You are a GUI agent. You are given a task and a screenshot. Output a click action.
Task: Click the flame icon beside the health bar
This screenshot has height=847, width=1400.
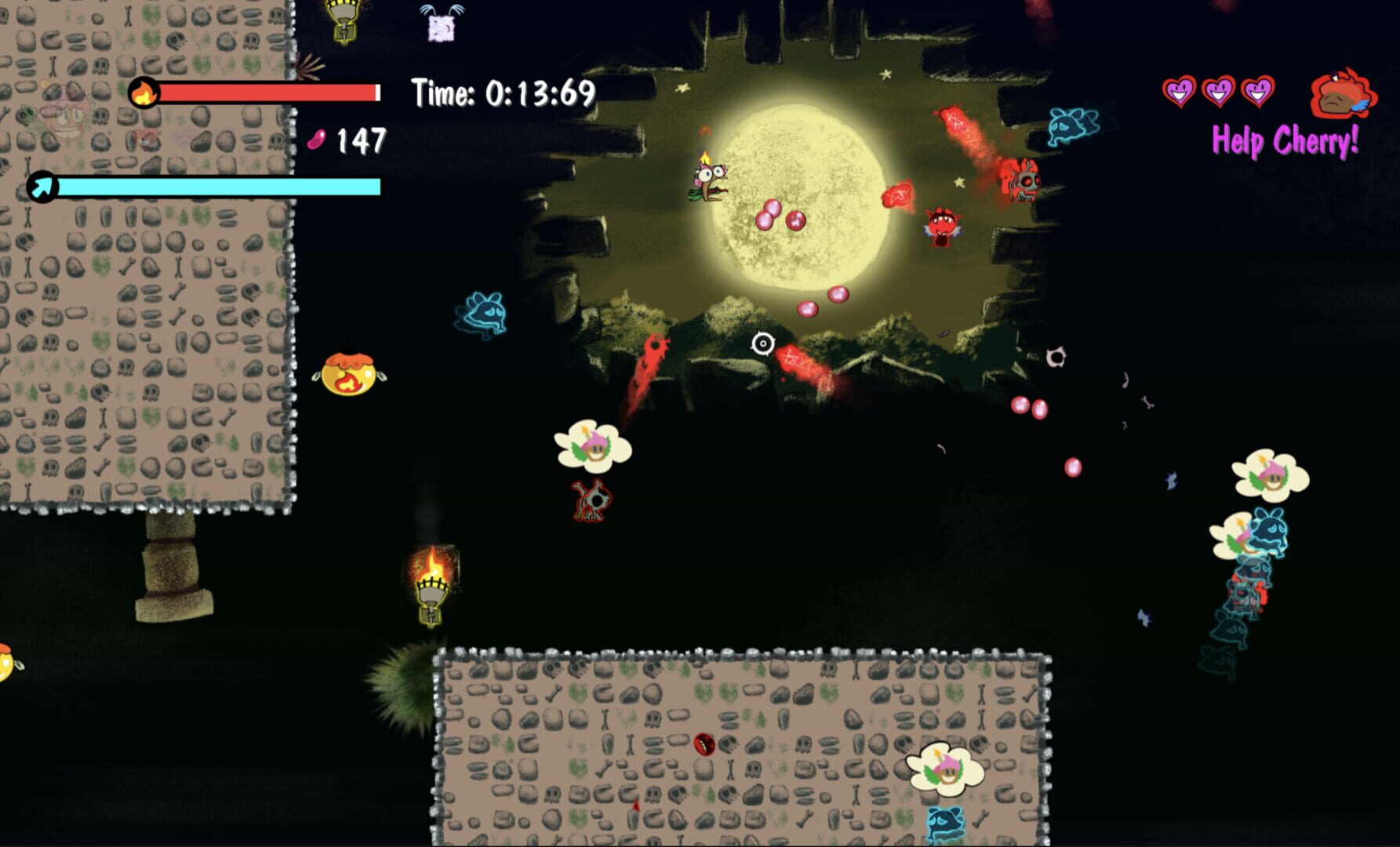(144, 93)
